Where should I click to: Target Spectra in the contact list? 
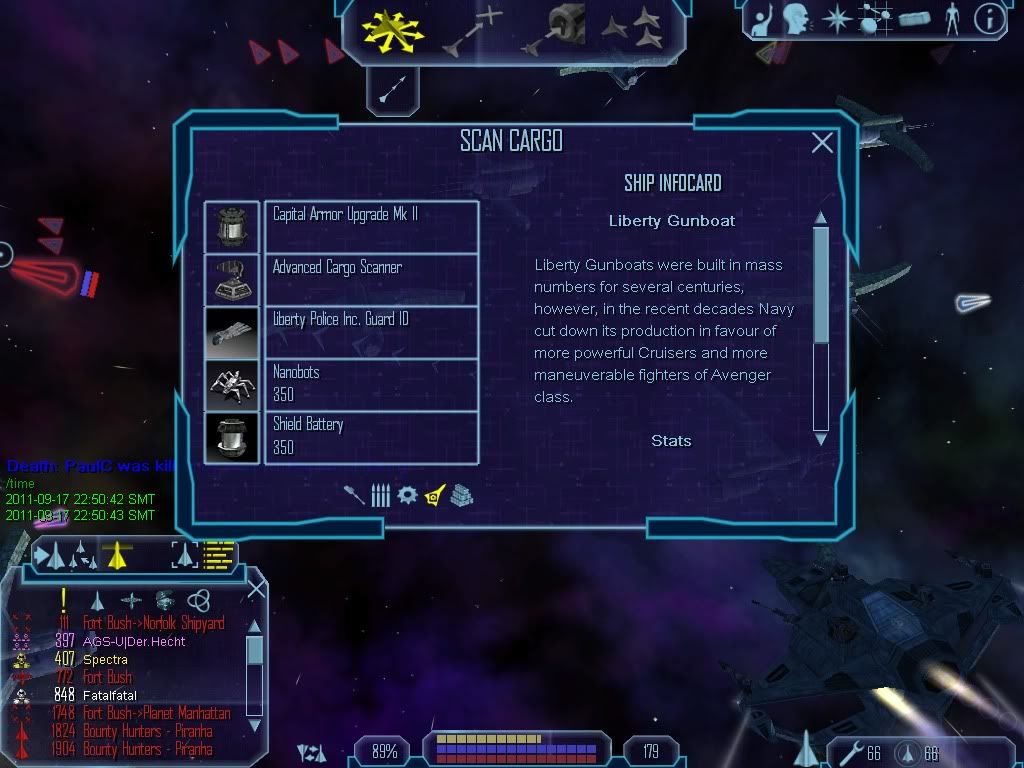tap(105, 659)
